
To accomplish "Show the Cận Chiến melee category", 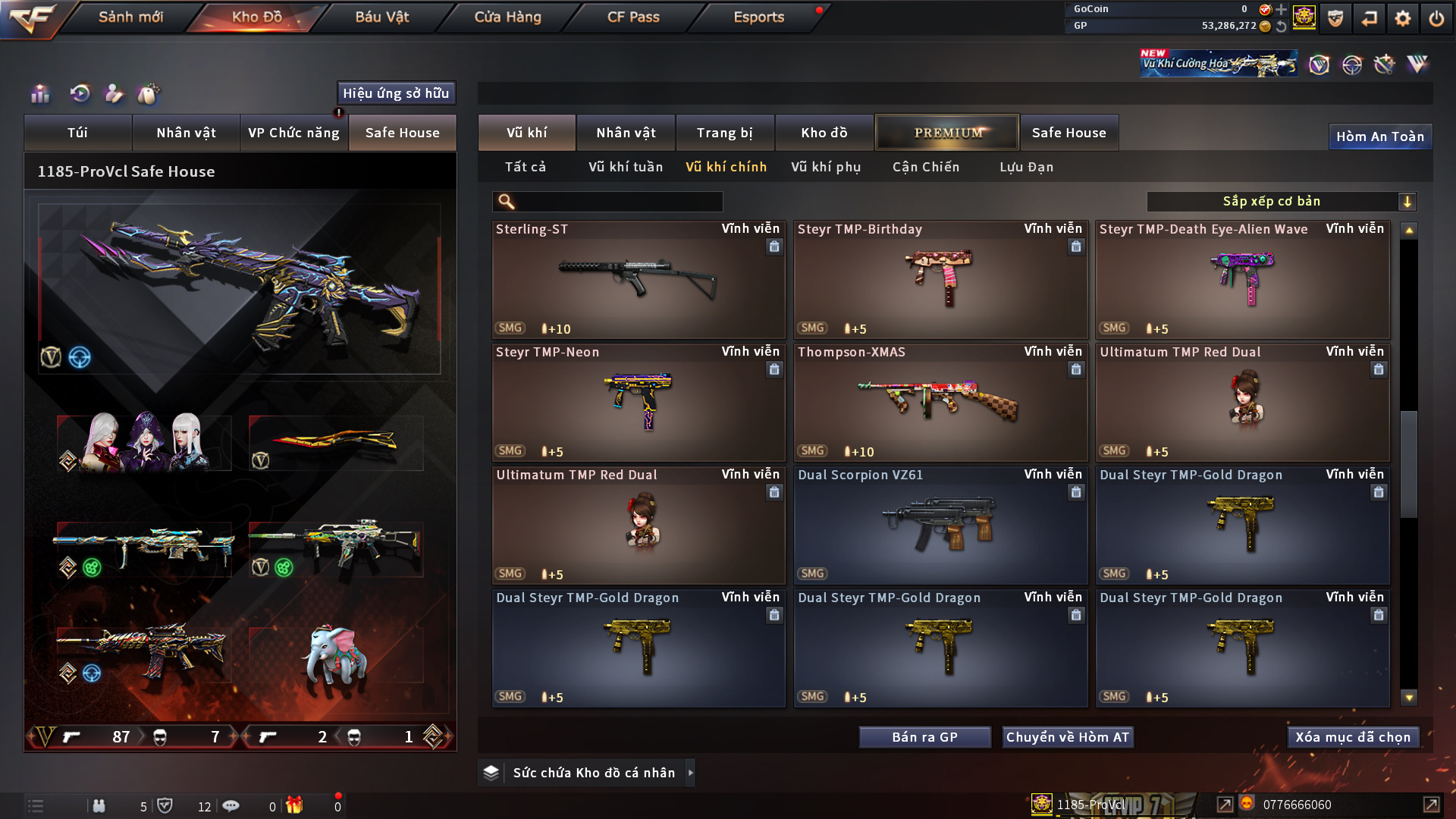I will (926, 167).
